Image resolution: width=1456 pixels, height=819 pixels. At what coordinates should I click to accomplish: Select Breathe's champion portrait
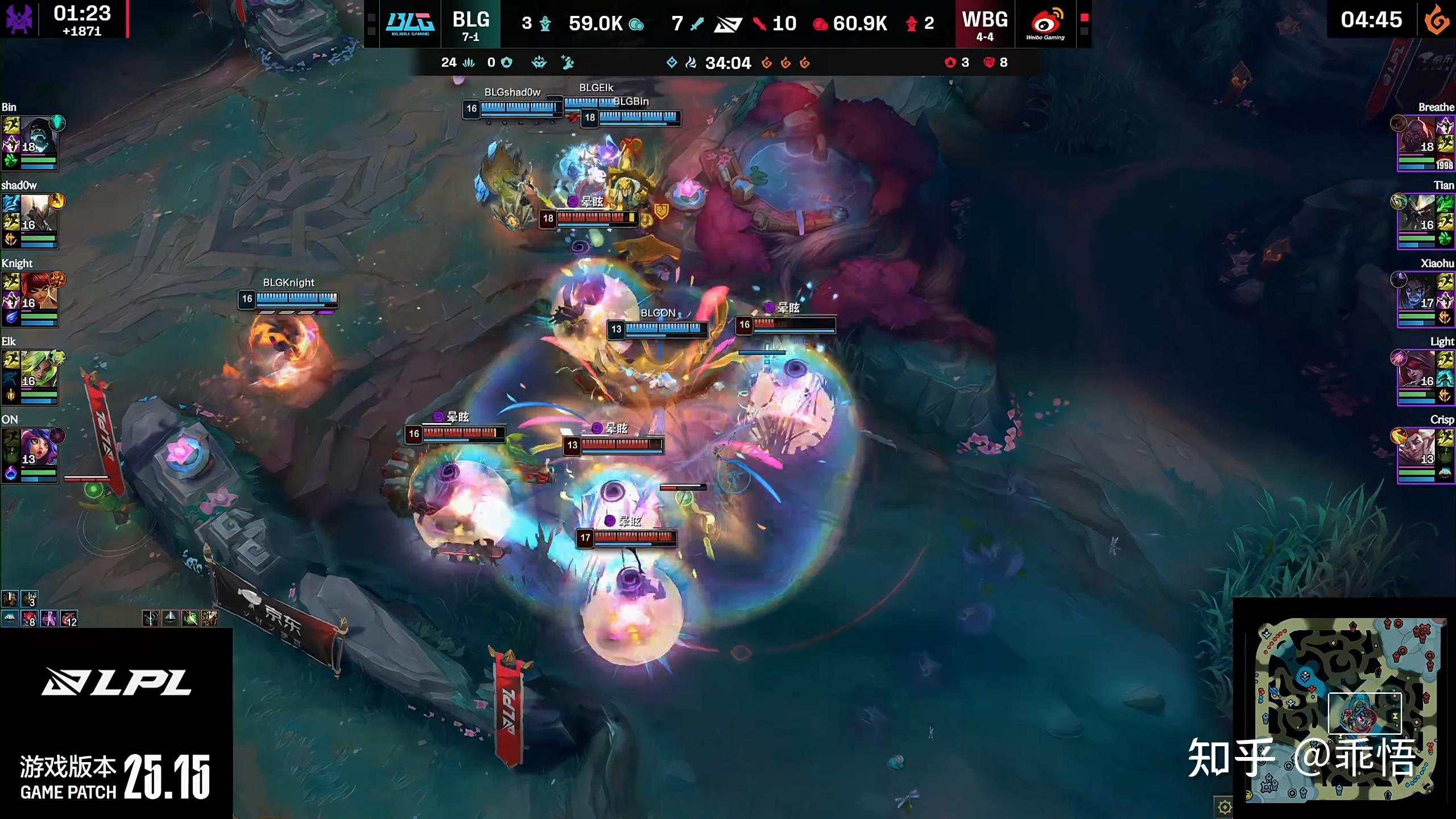click(1417, 136)
